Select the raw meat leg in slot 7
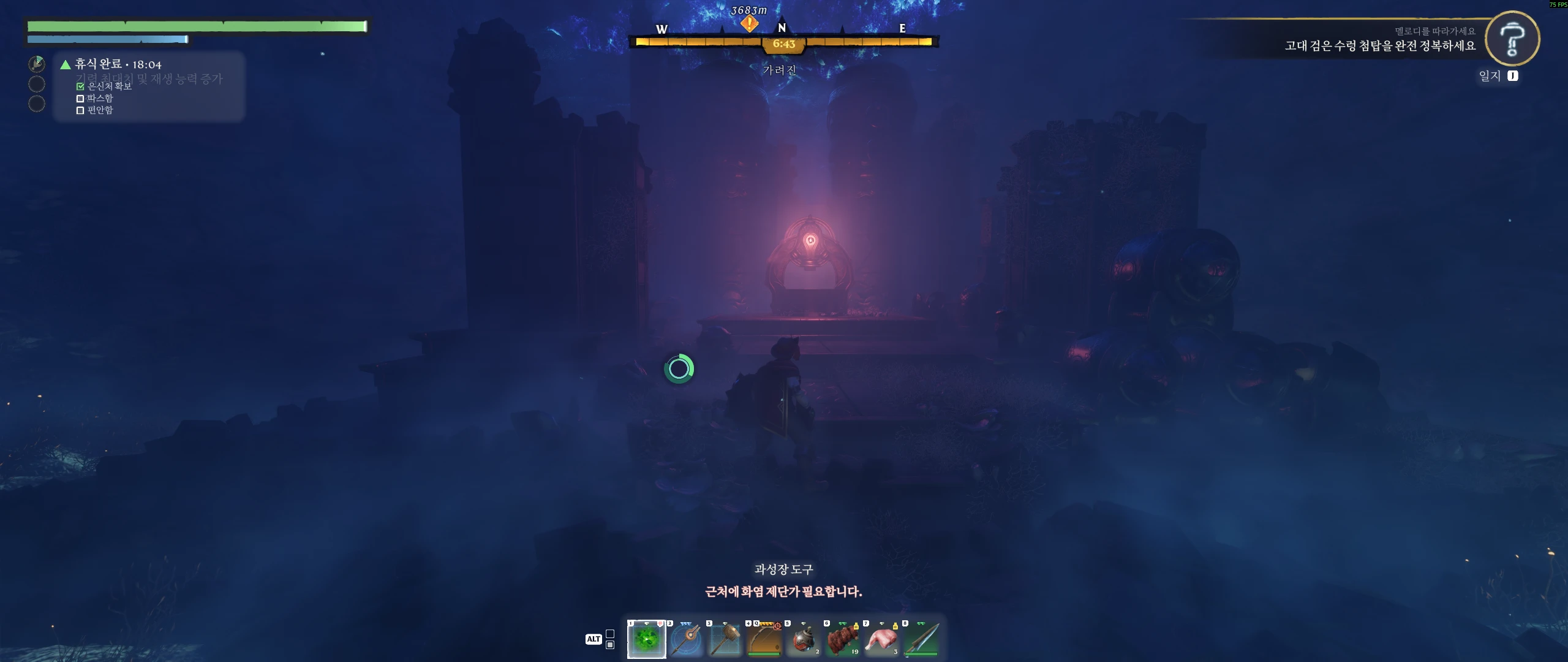 [881, 639]
